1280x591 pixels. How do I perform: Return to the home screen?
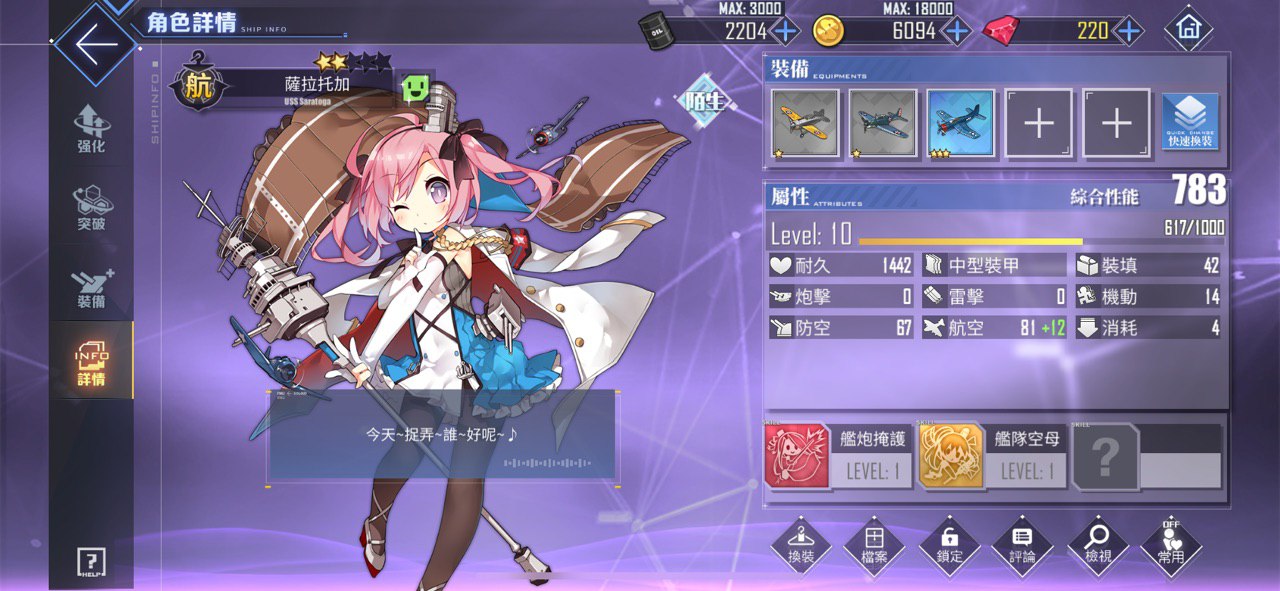[1189, 29]
